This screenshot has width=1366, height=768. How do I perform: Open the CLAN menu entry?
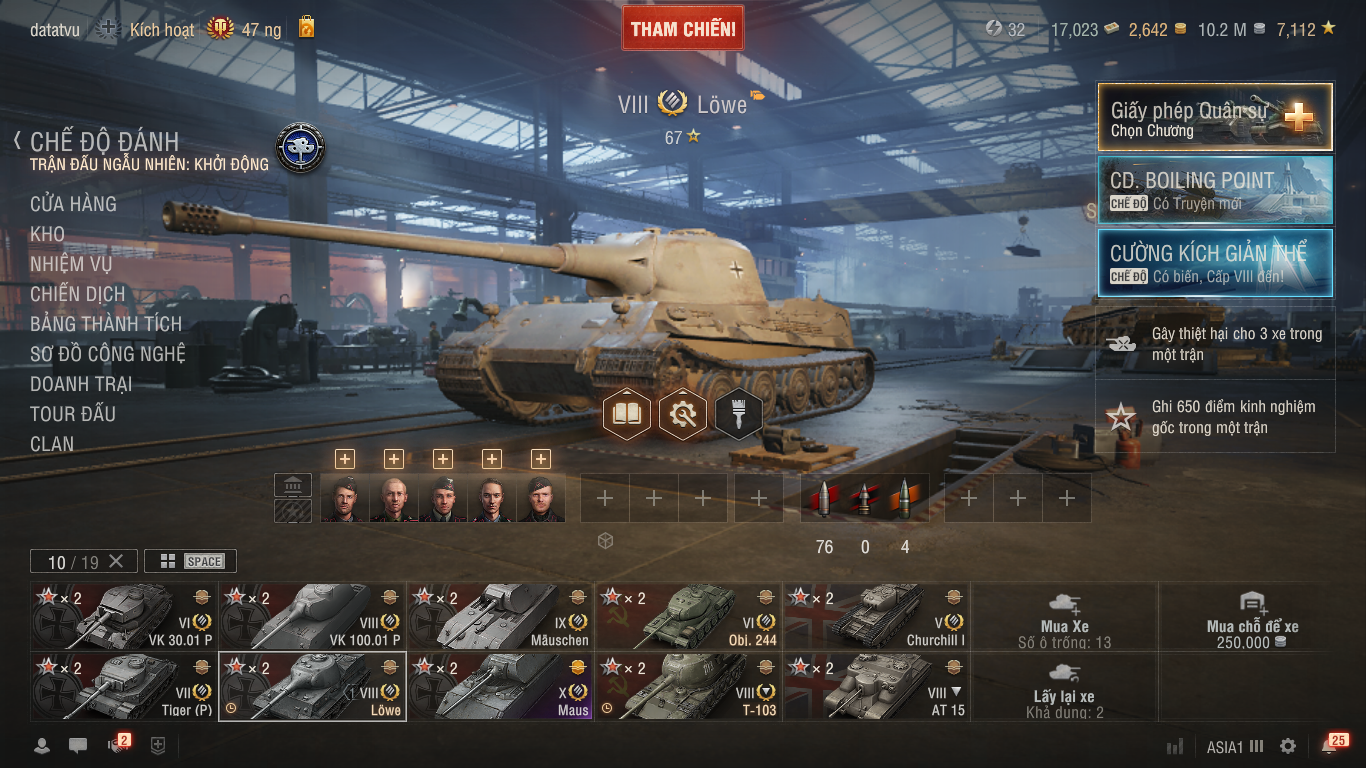pyautogui.click(x=52, y=444)
